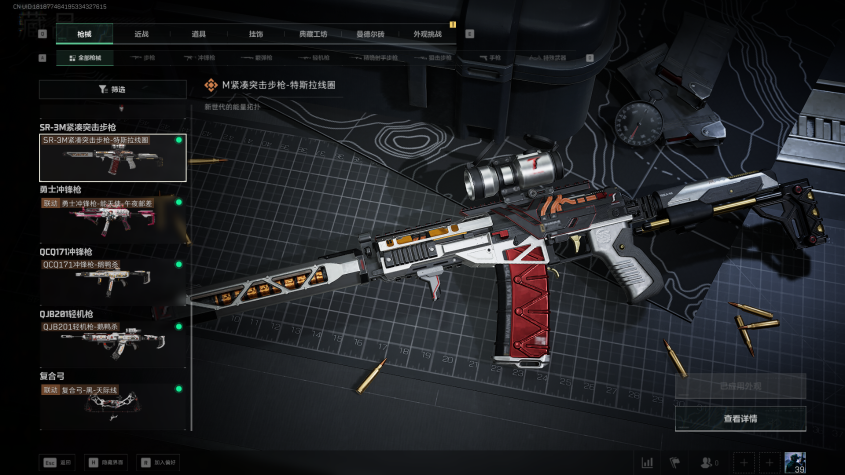Viewport: 845px width, 475px height.
Task: Select the SR-3M 特斯拉线圈 skin
Action: pos(112,157)
